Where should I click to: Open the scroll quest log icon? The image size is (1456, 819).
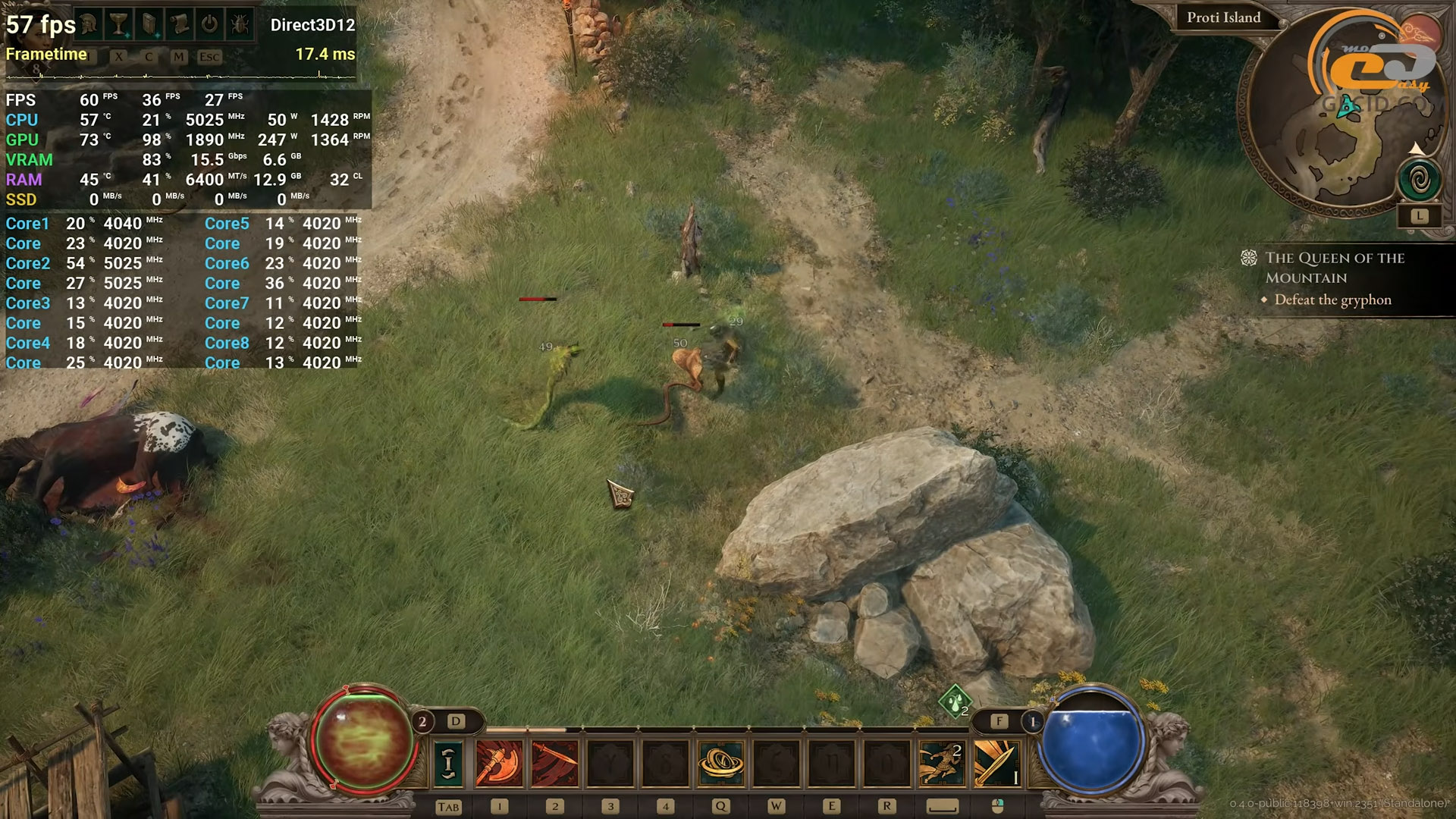pos(180,24)
